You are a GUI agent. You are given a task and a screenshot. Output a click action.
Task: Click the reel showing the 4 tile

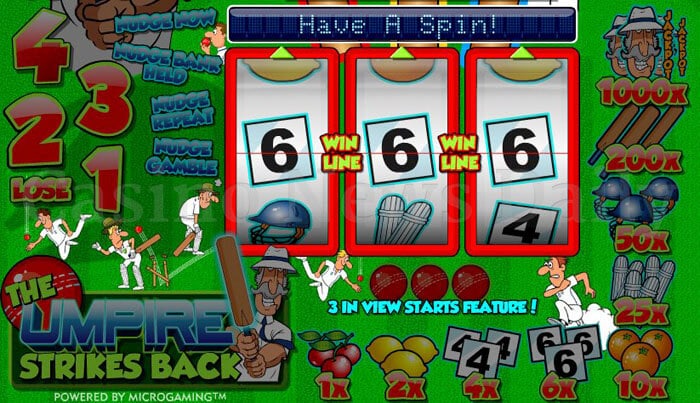tap(520, 155)
